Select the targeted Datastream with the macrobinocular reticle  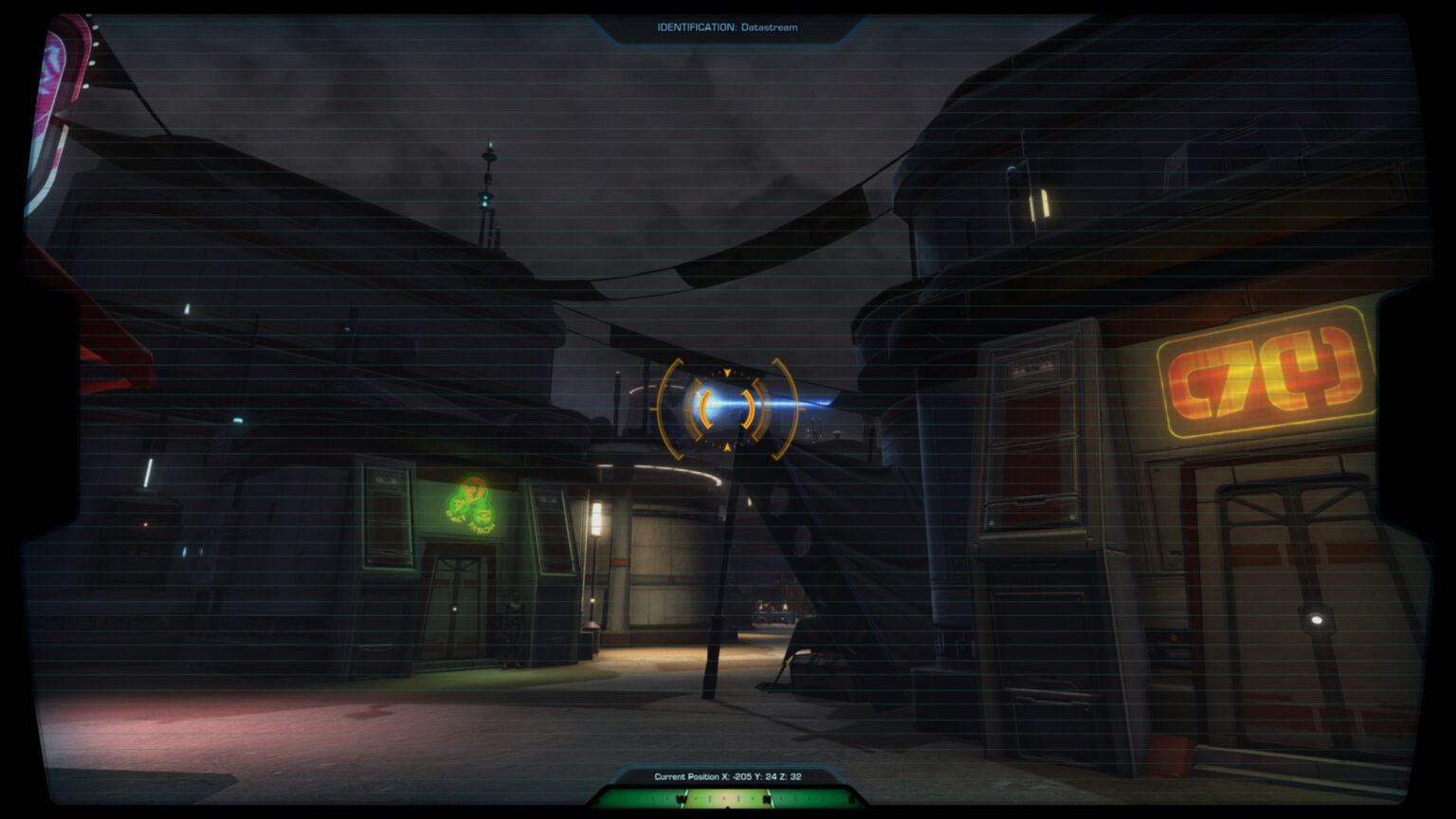pos(727,406)
